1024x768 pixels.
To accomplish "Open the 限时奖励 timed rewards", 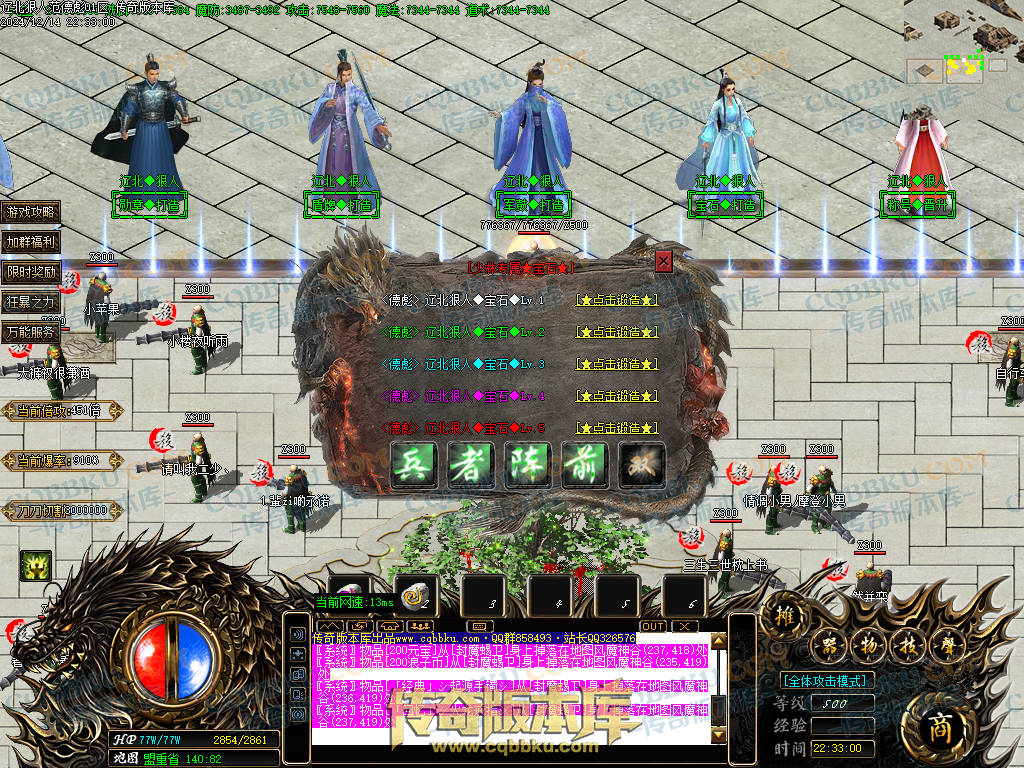I will (31, 272).
